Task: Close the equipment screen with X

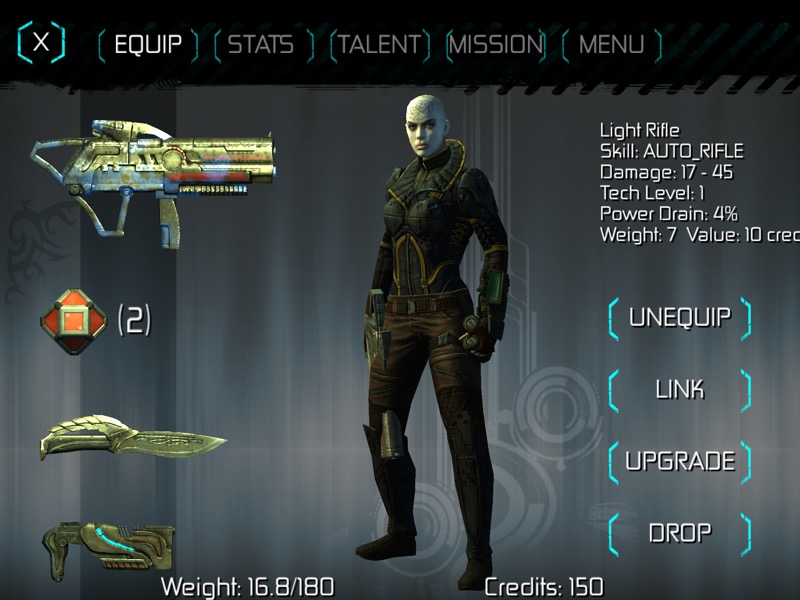Action: (x=41, y=42)
